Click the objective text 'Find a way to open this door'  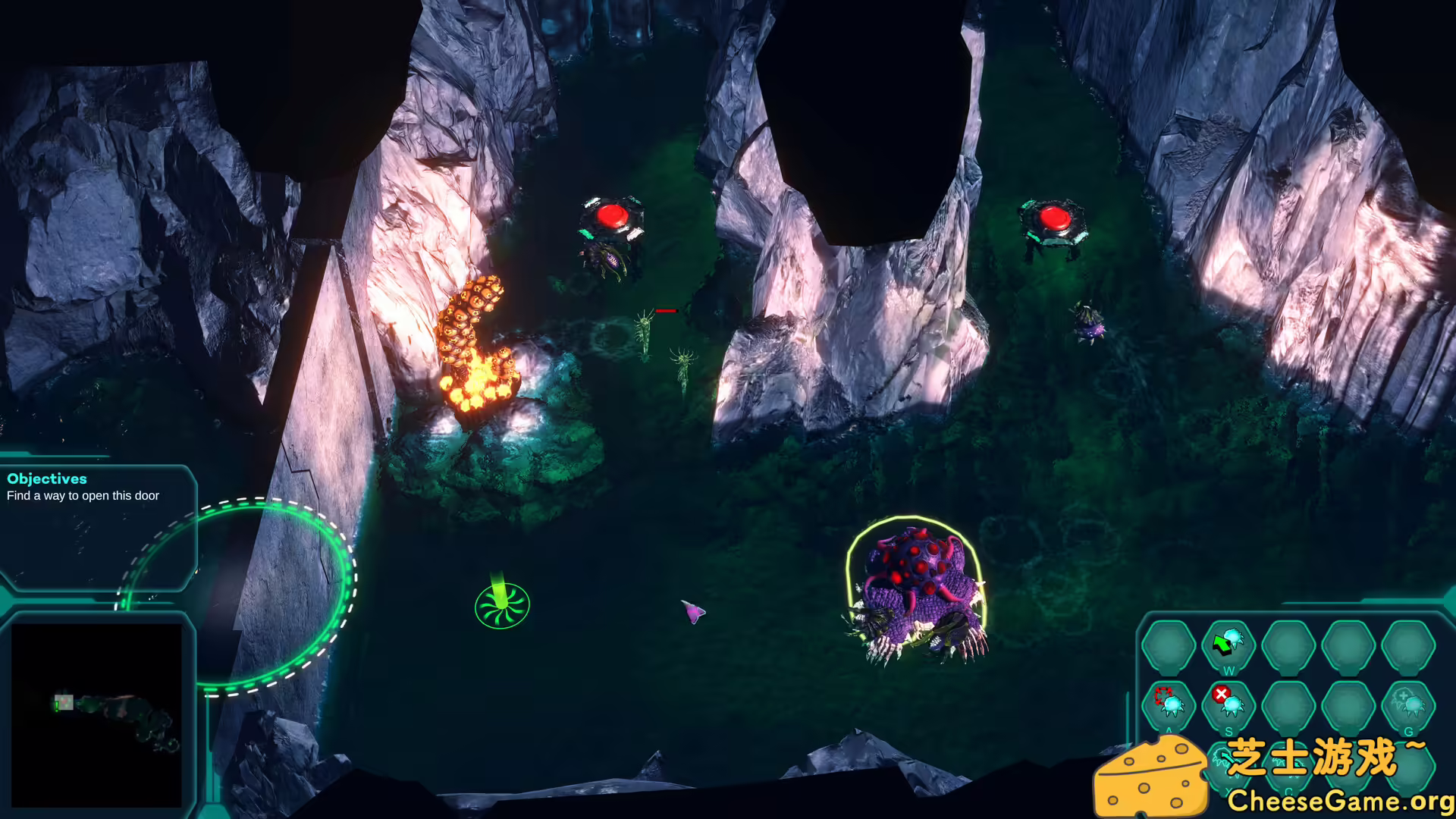83,495
